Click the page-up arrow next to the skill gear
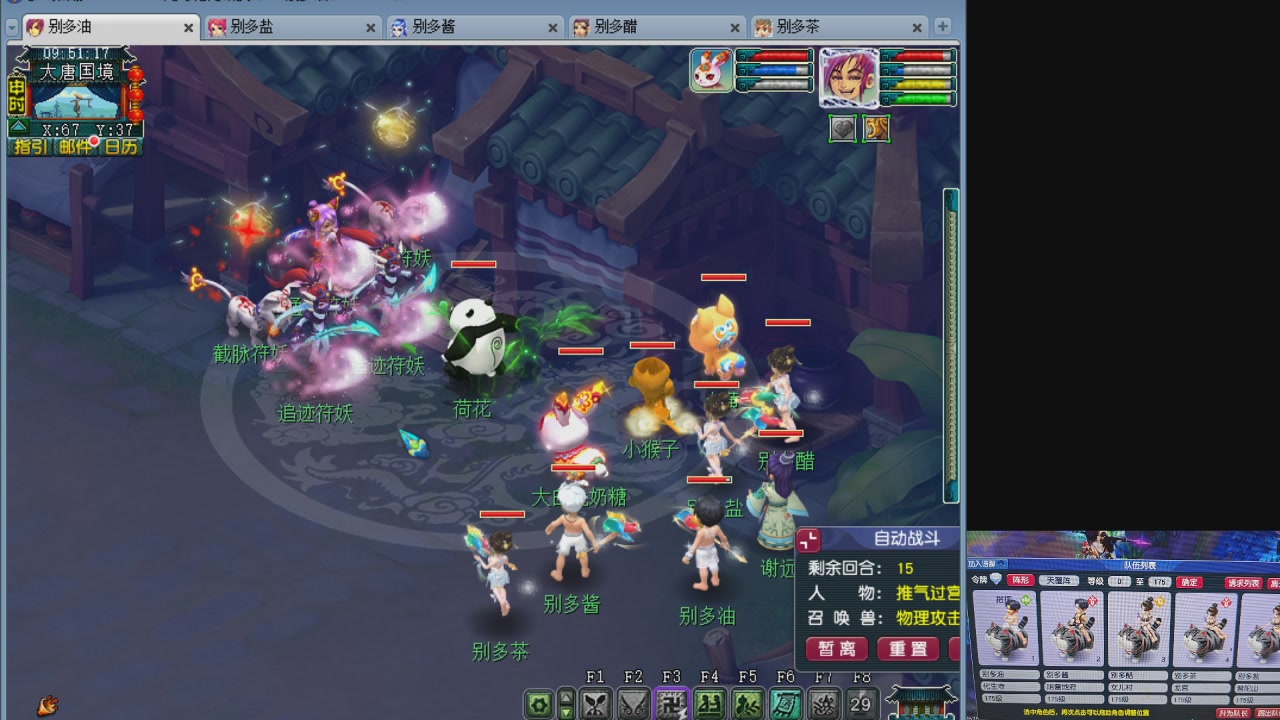The height and width of the screenshot is (720, 1280). pos(566,695)
